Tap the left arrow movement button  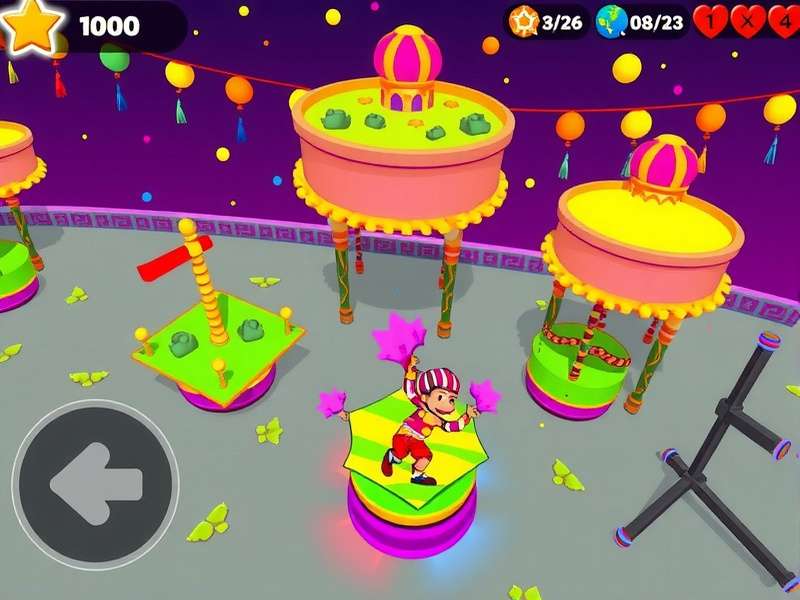pos(95,484)
